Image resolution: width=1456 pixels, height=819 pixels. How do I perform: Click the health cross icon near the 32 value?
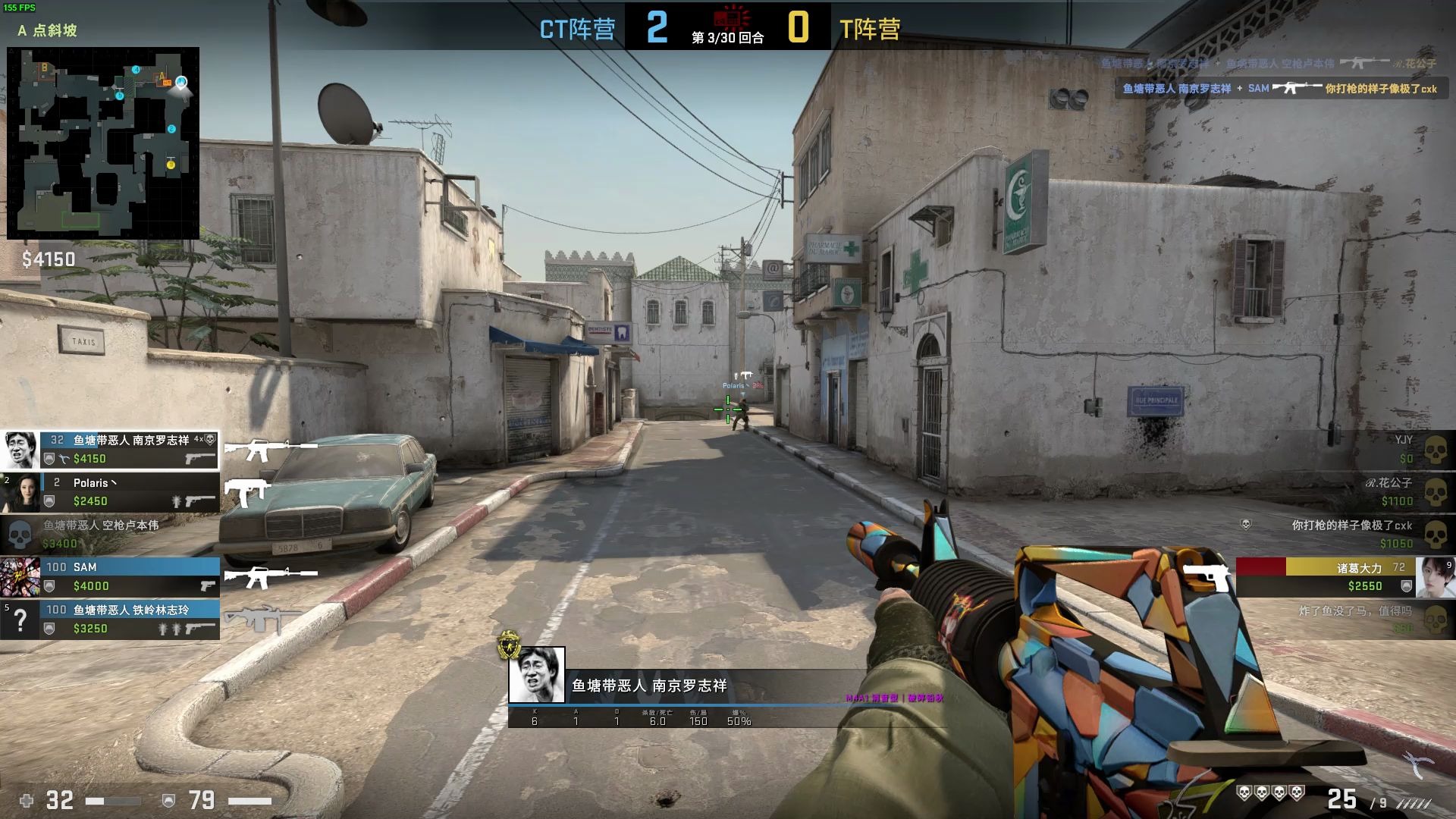coord(25,799)
